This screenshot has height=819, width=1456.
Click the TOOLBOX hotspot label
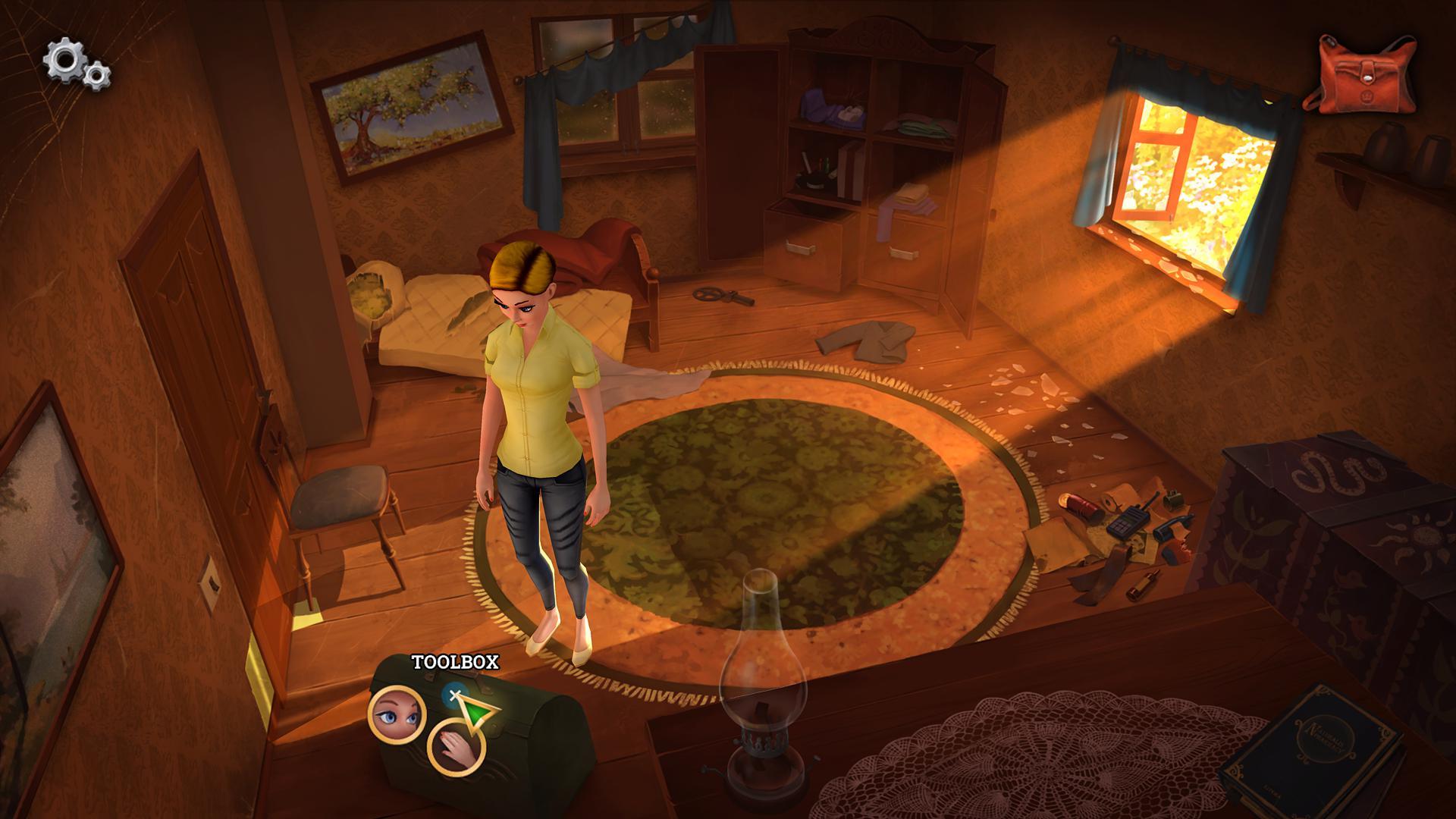pos(456,663)
